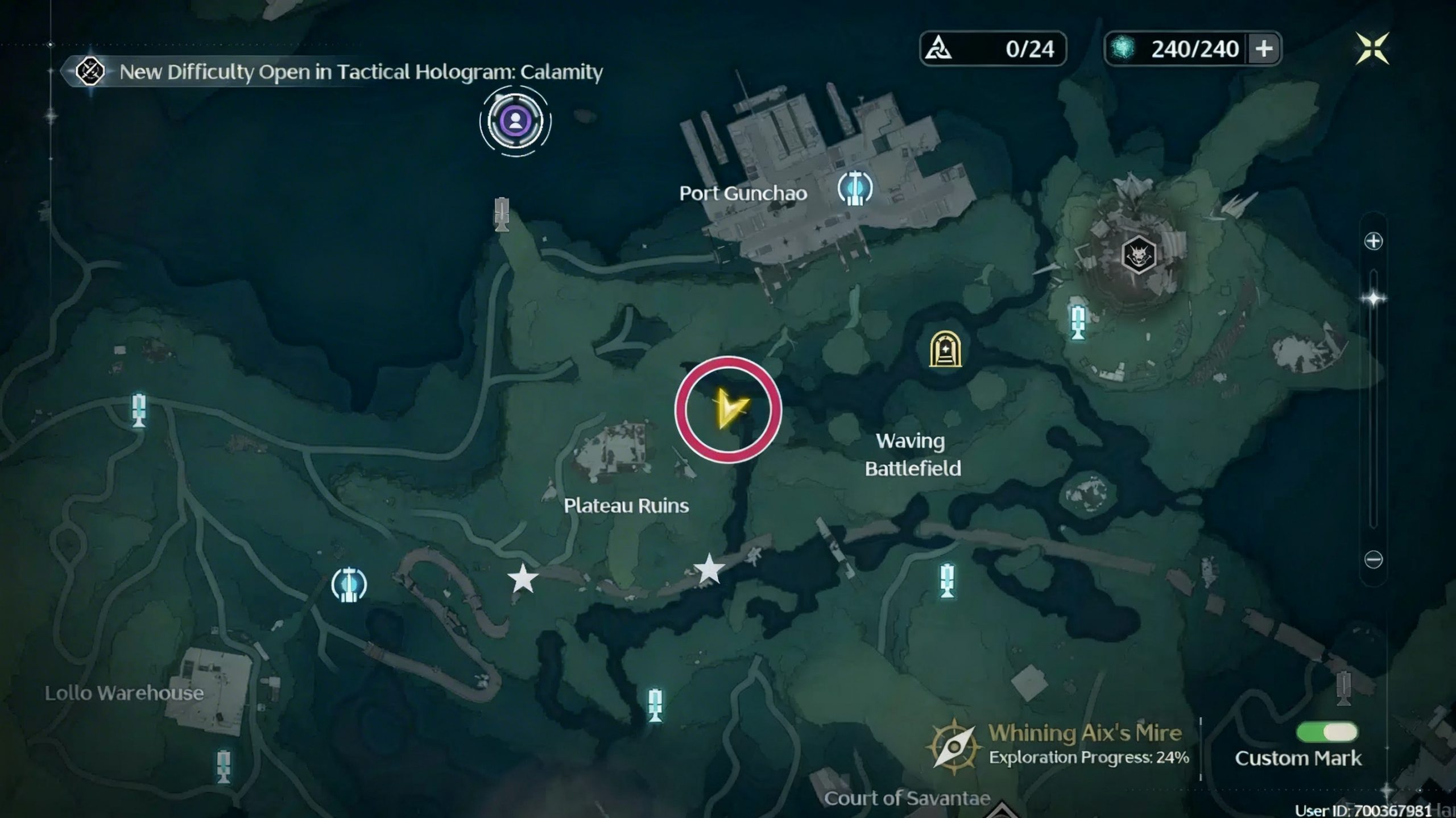The width and height of the screenshot is (1456, 818).
Task: Open Whining Aix's Mire exploration progress
Action: point(1058,745)
